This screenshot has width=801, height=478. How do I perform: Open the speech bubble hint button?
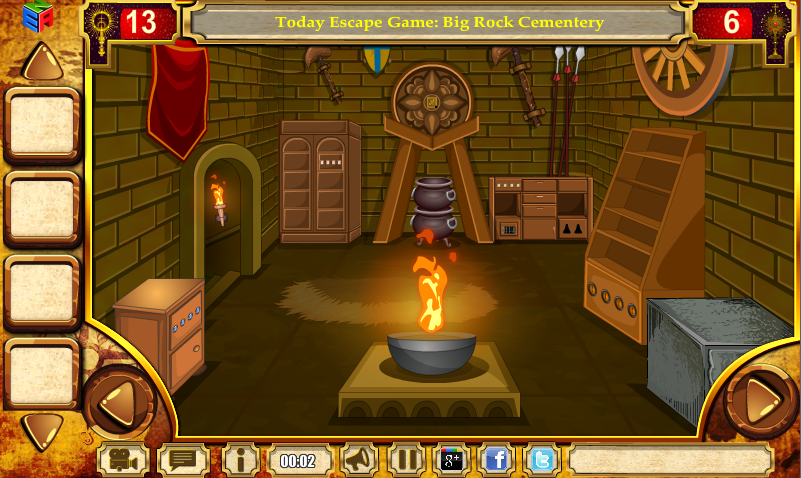click(x=183, y=460)
